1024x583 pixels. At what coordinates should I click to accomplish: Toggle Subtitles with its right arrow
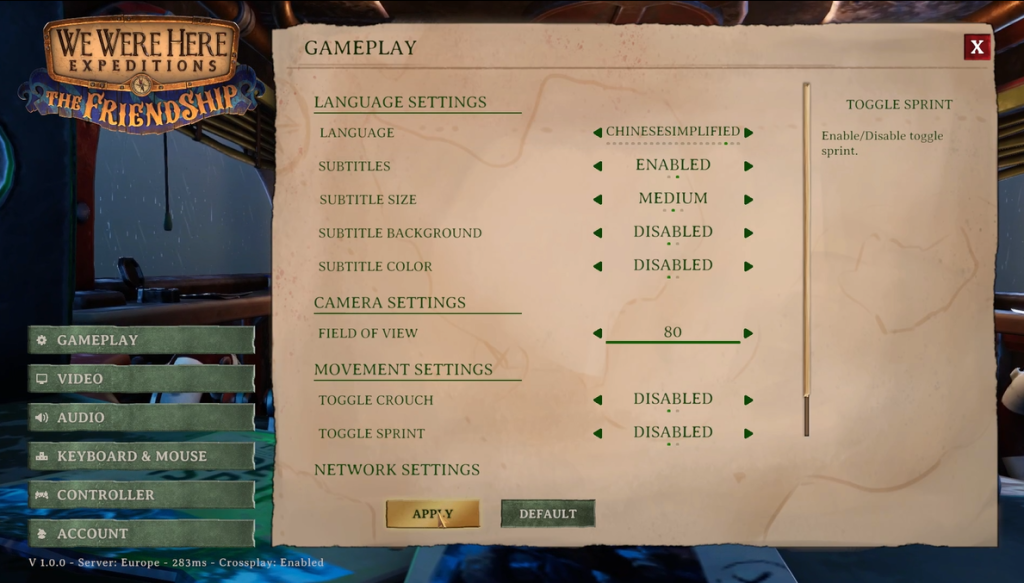click(x=749, y=166)
